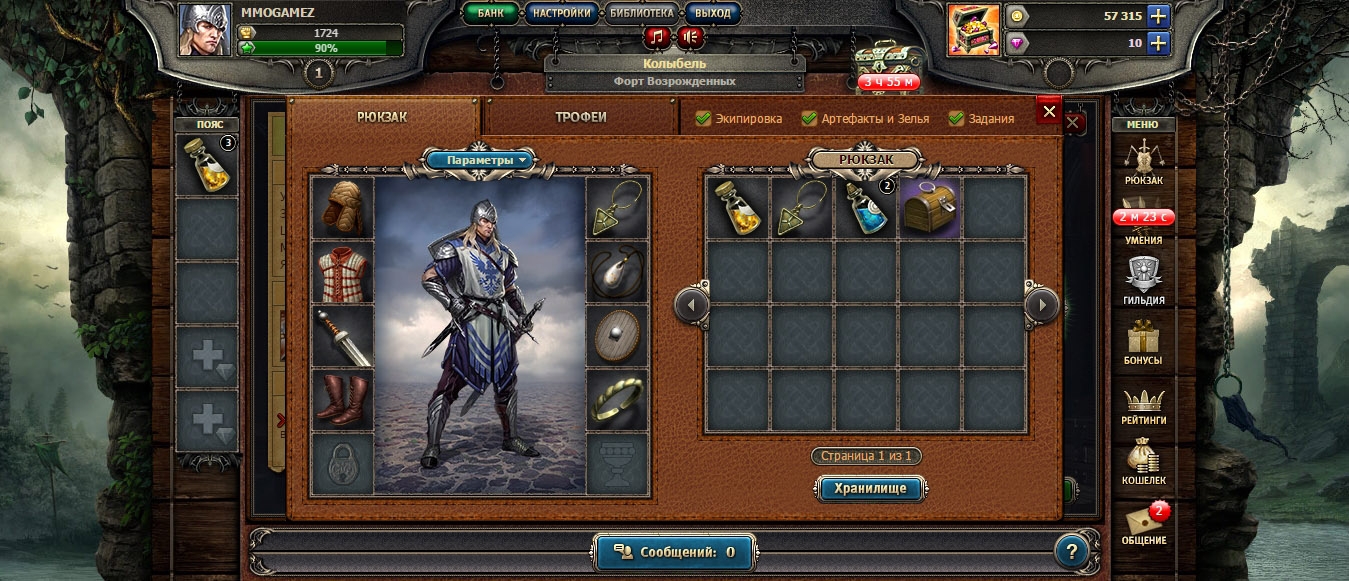
Task: Open the БАНК menu
Action: (491, 14)
